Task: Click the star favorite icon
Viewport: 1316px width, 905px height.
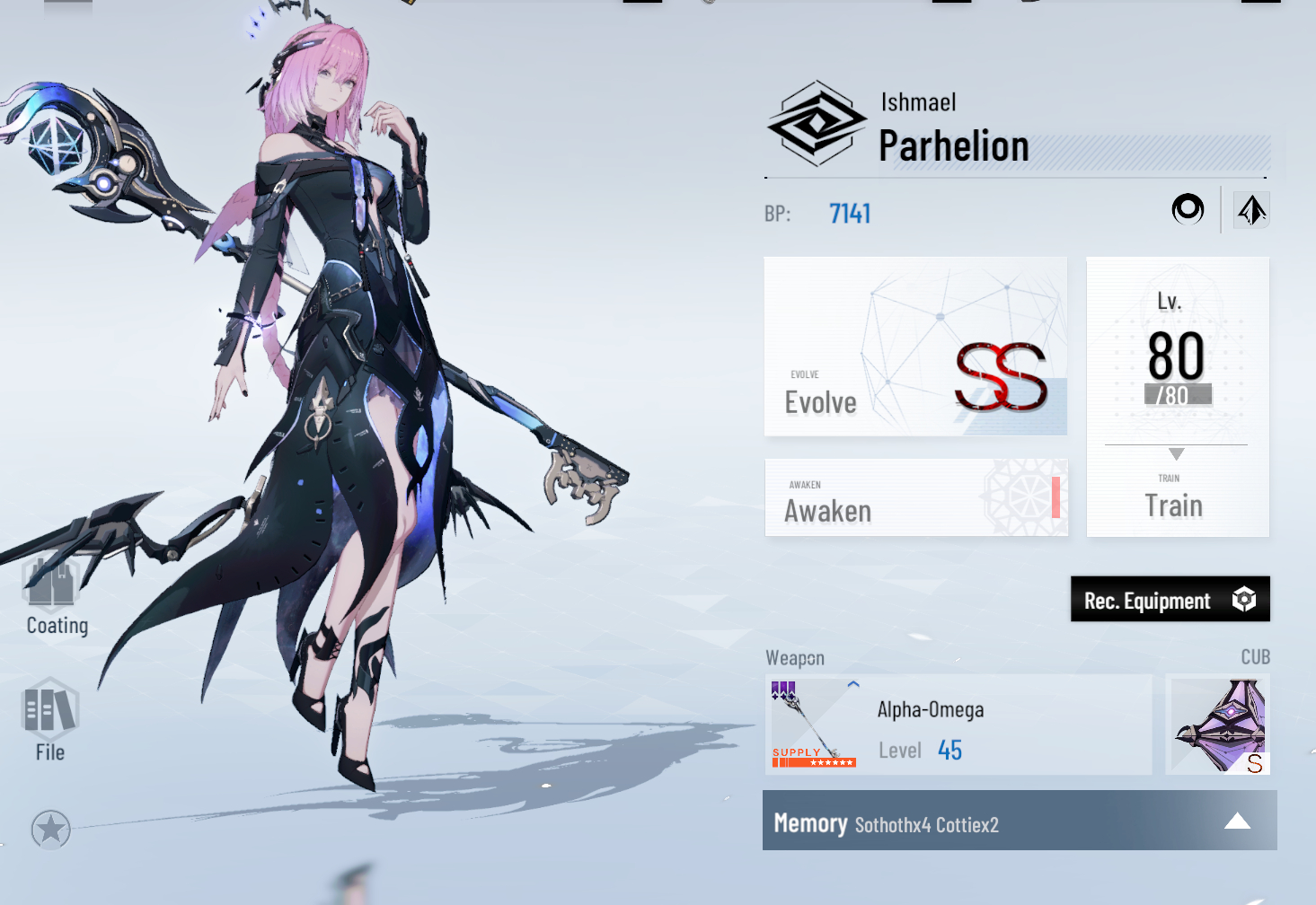Action: point(50,830)
